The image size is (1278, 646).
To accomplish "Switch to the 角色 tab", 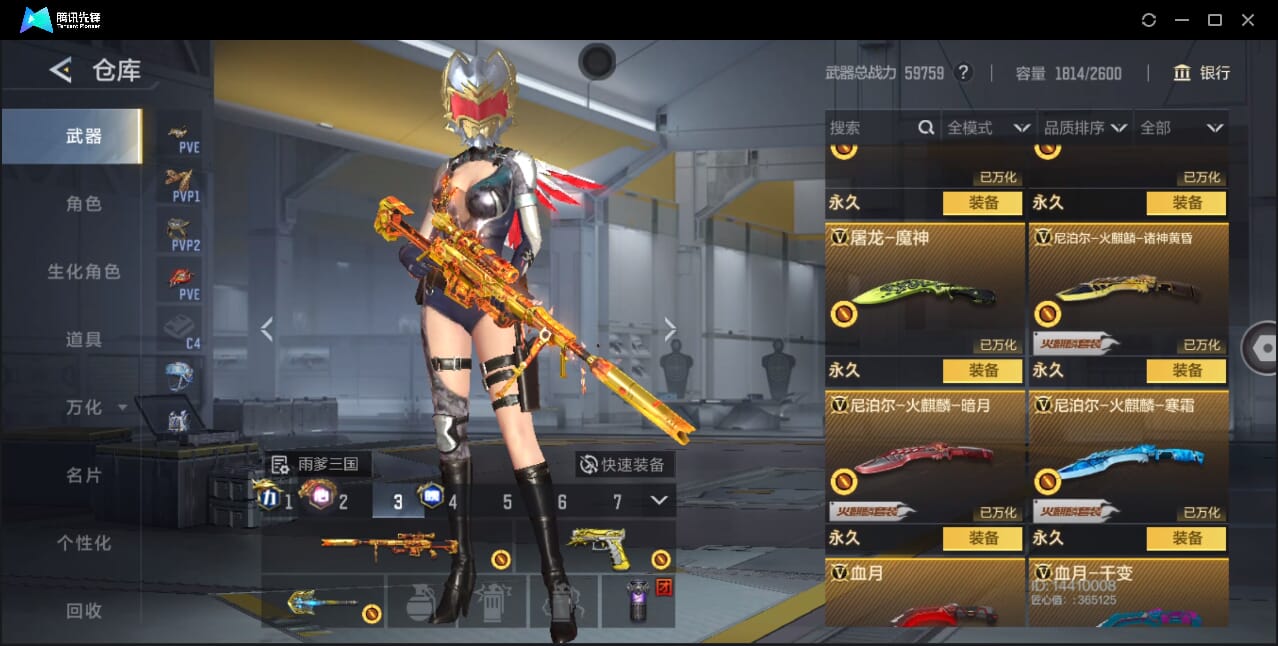I will click(84, 203).
